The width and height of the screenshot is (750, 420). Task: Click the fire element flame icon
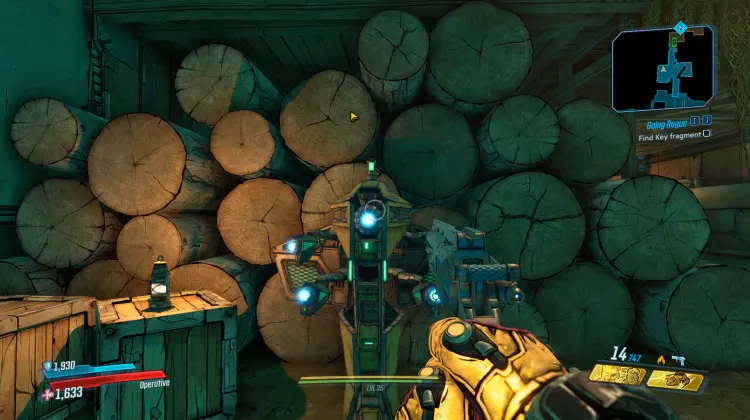(x=659, y=358)
